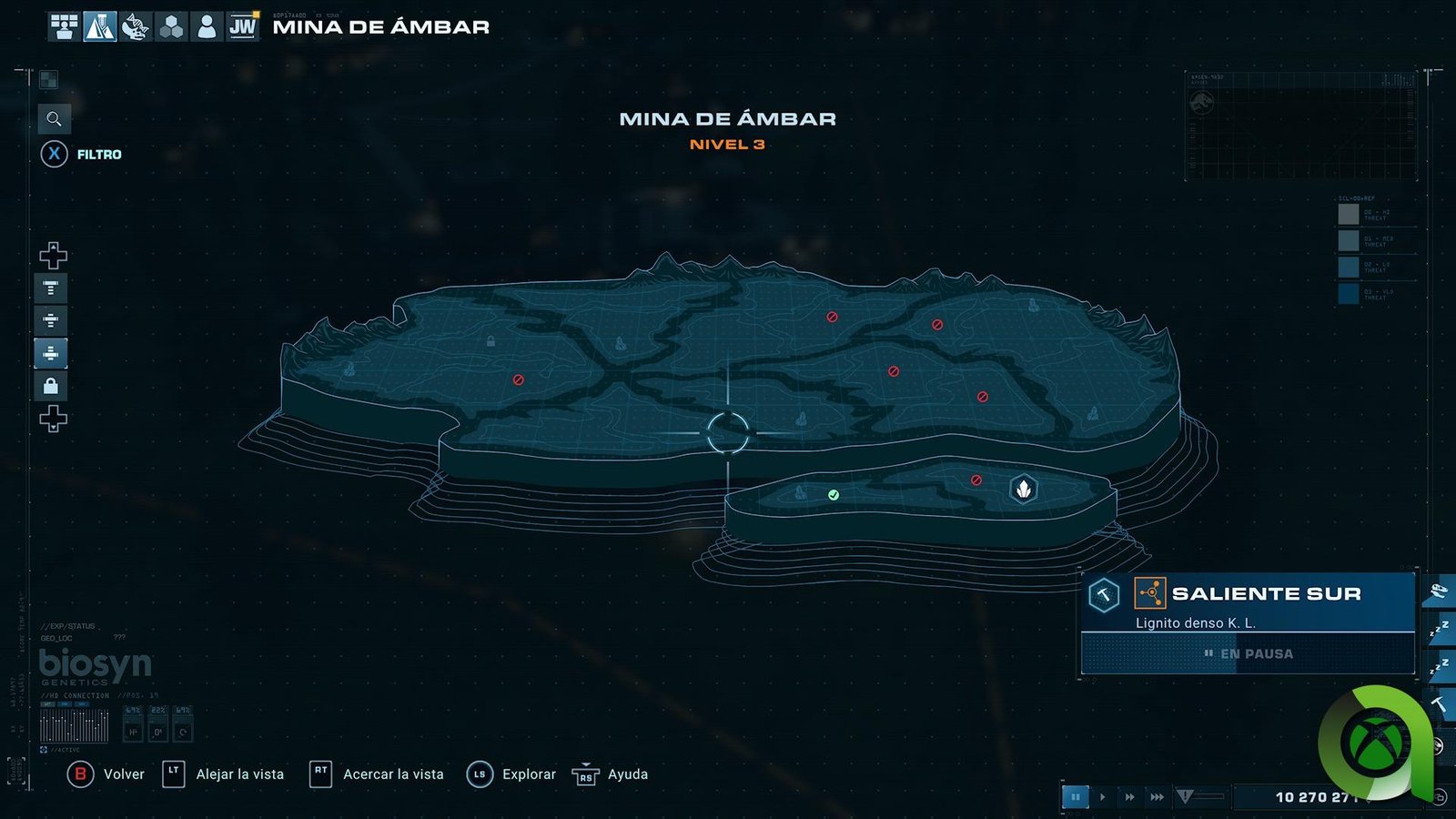Select the white crystal hexagon dig site marker
Viewport: 1456px width, 819px height.
point(1024,490)
